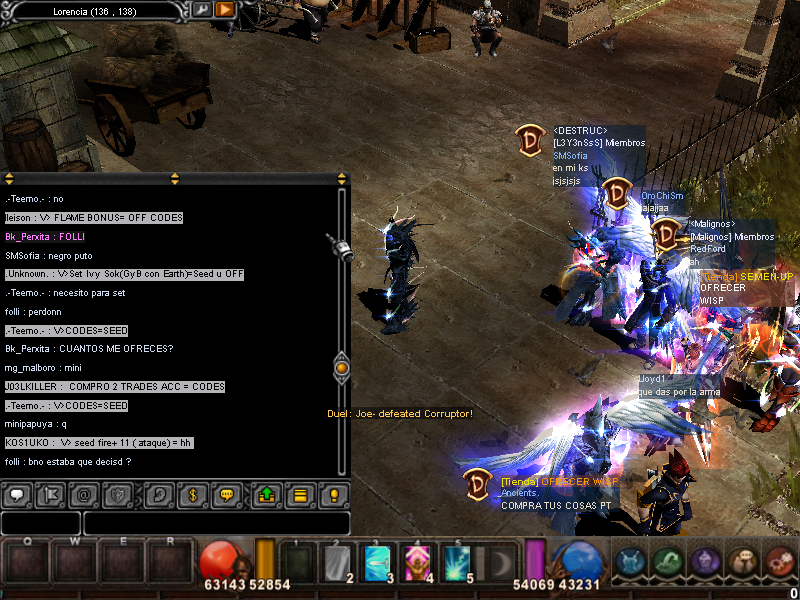800x600 pixels.
Task: Activate the blue burst skill in slot 5
Action: [x=457, y=563]
